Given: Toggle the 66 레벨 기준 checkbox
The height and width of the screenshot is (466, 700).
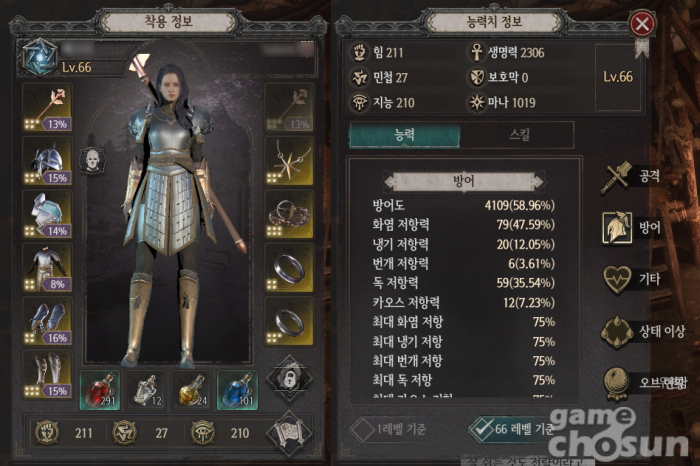Looking at the screenshot, I should [x=485, y=429].
